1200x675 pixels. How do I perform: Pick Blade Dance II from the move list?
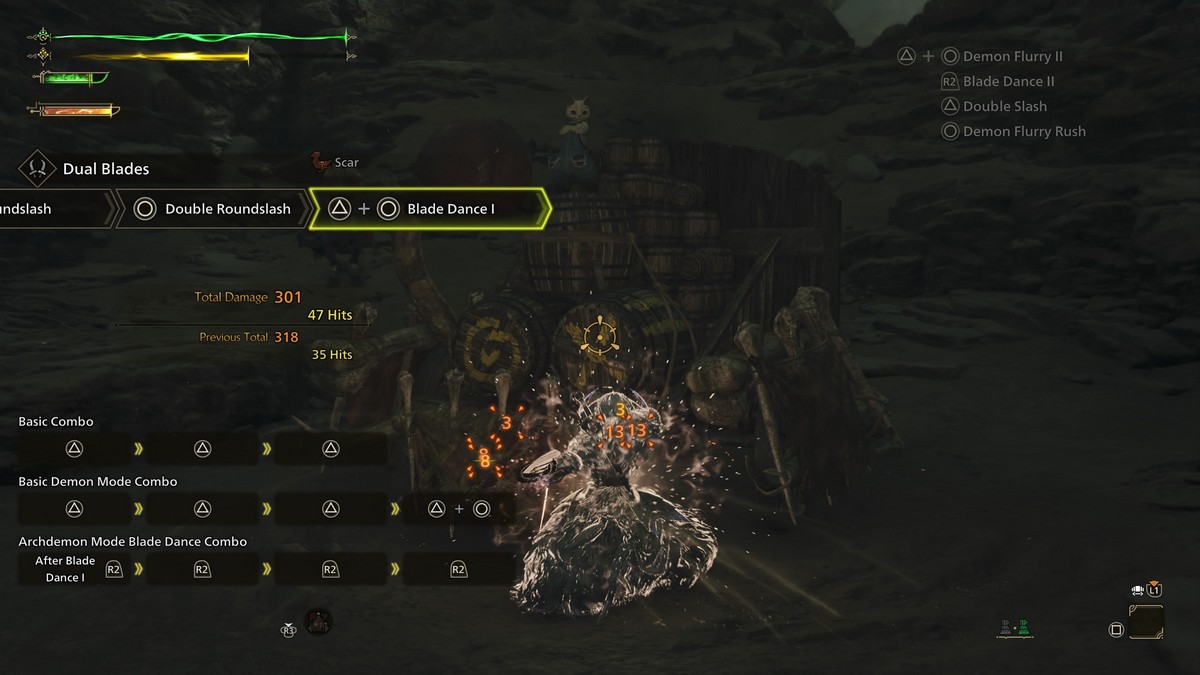point(1008,82)
